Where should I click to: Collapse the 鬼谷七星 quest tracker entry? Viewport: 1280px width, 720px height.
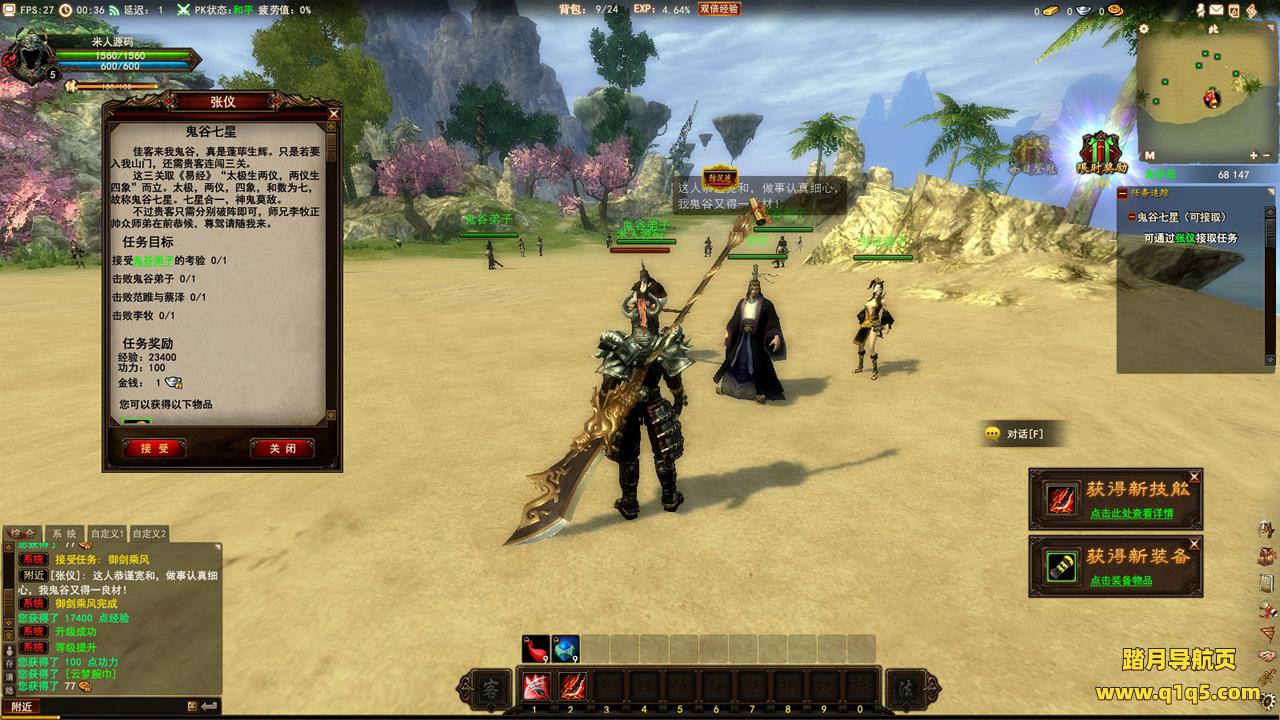point(1133,217)
